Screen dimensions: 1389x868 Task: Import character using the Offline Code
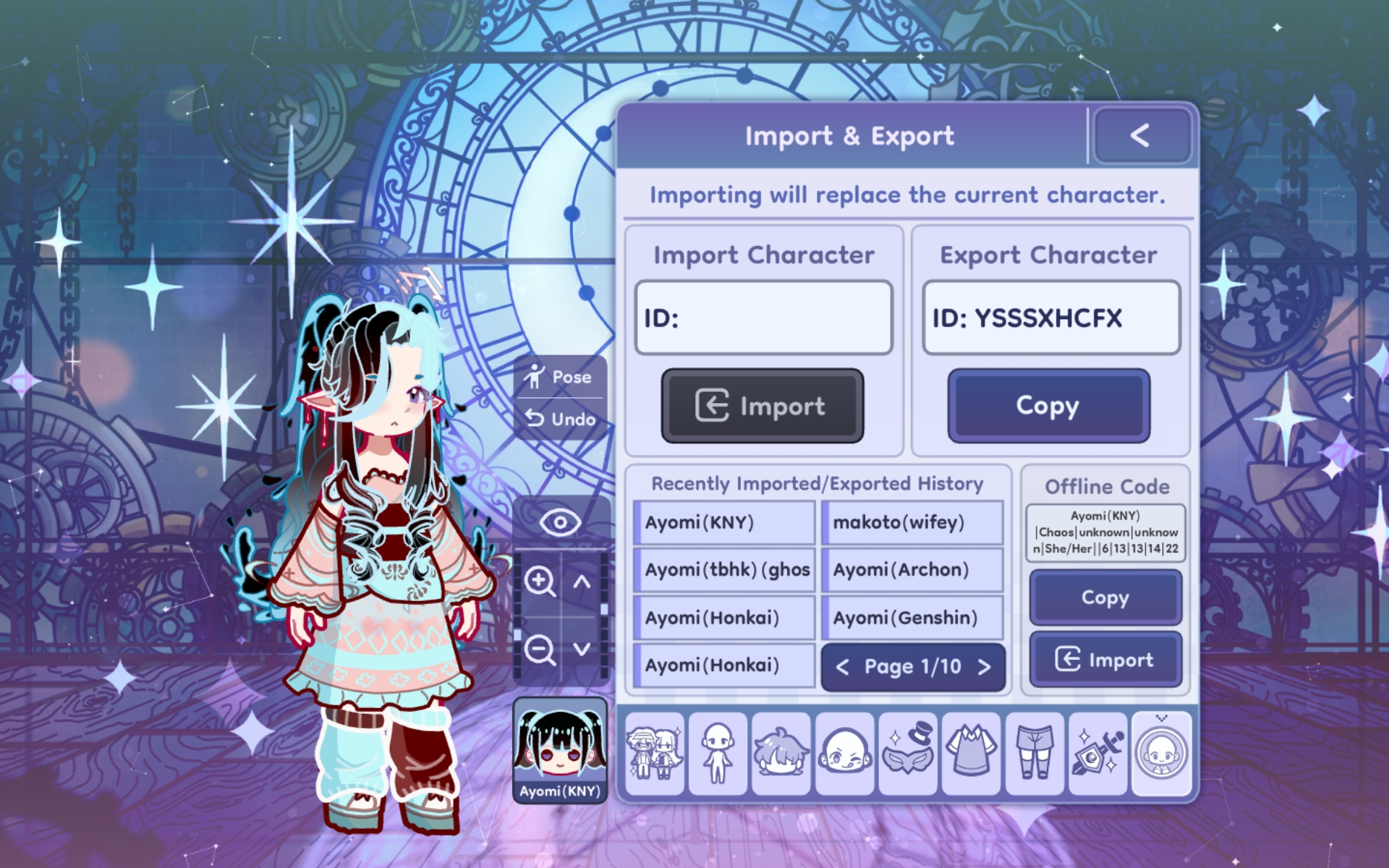tap(1105, 659)
